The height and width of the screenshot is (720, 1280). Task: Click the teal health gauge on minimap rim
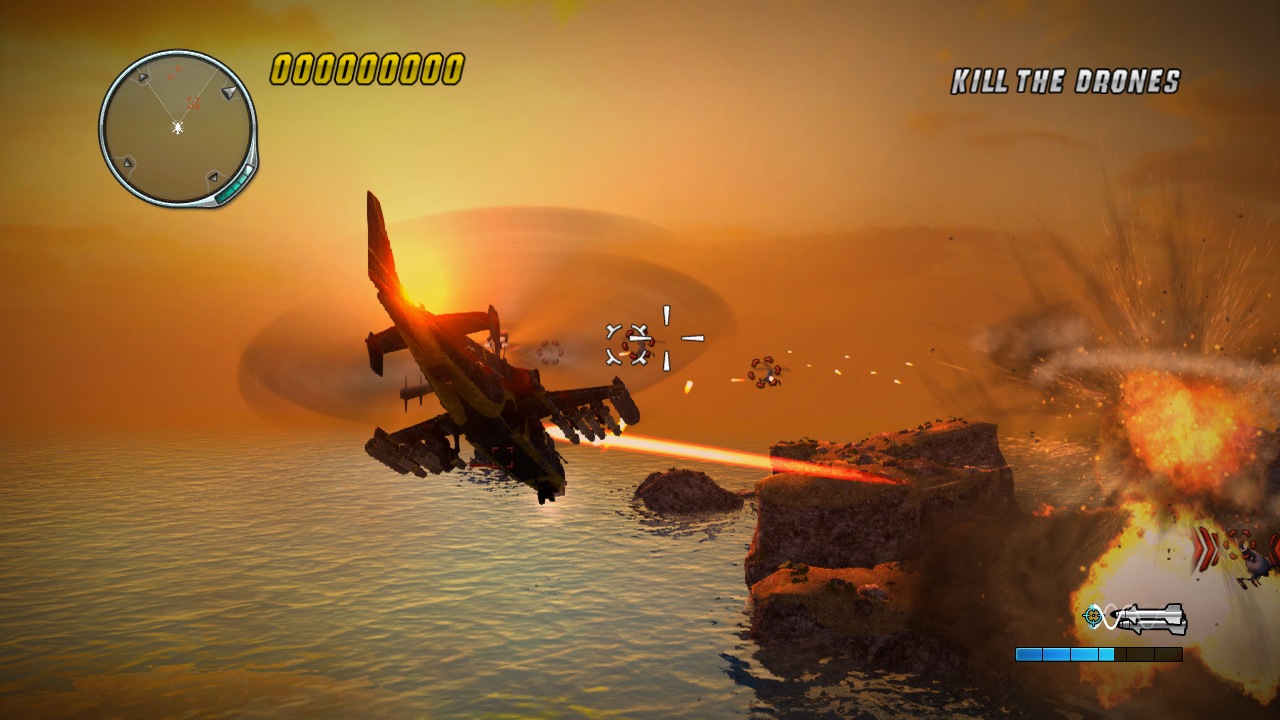[x=236, y=186]
